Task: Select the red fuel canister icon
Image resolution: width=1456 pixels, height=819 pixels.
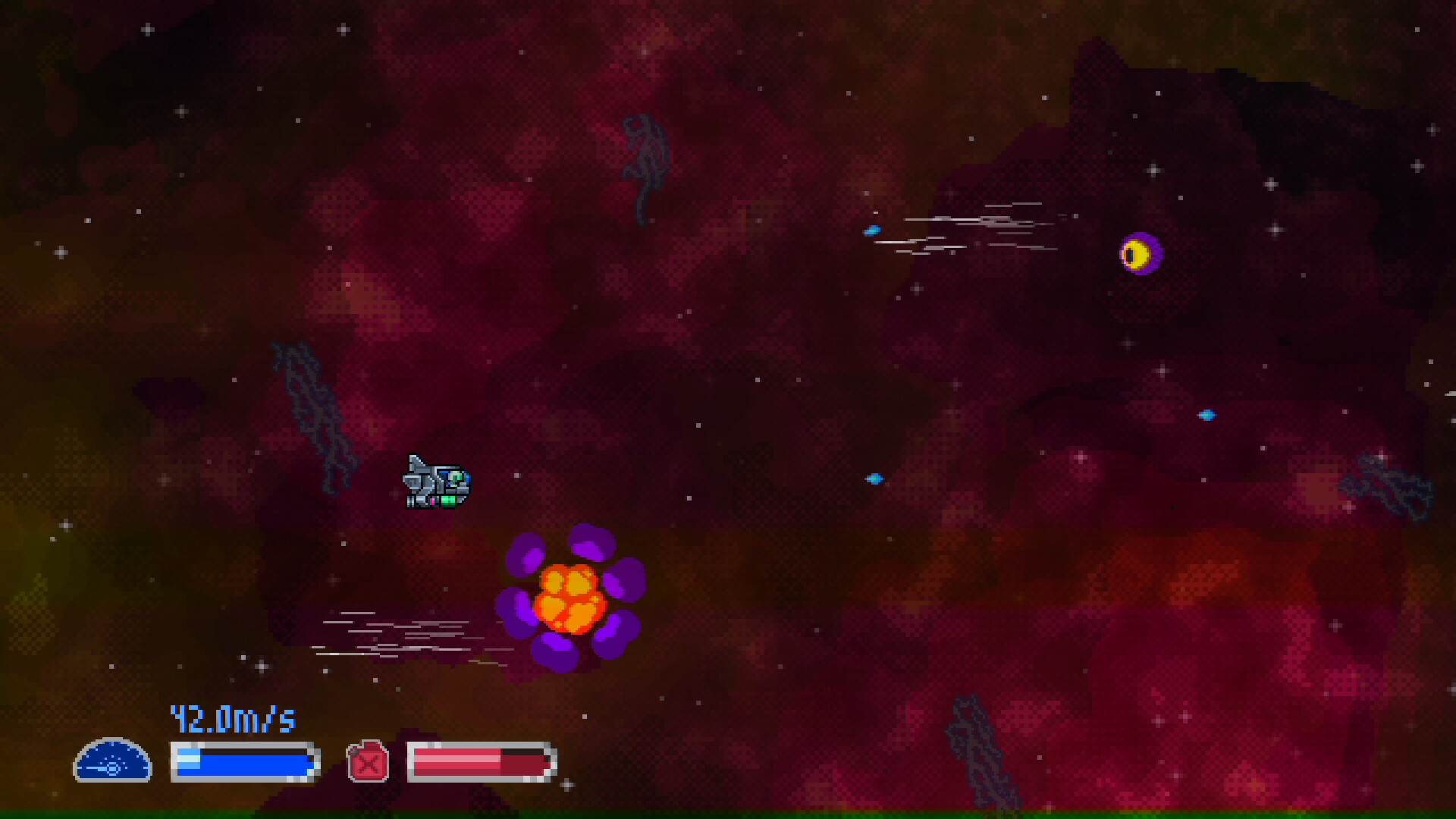Action: click(367, 761)
